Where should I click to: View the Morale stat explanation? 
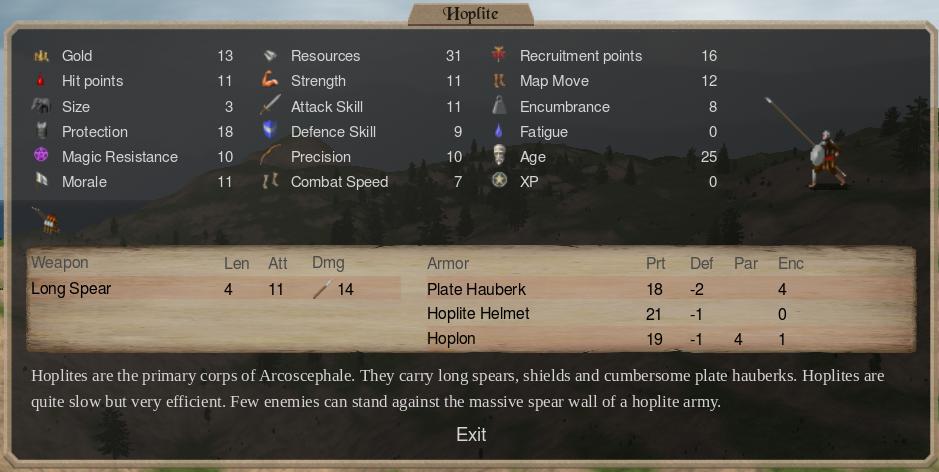(x=84, y=182)
